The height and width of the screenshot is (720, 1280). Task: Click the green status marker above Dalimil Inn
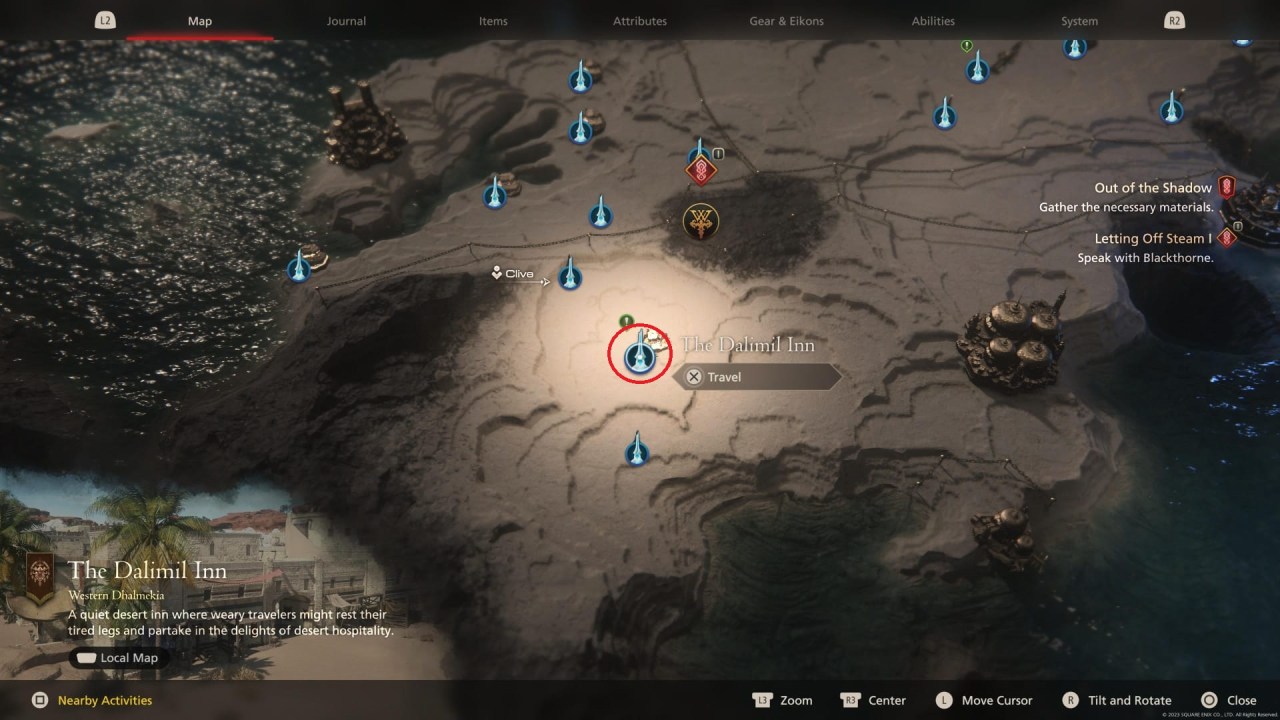[x=626, y=320]
